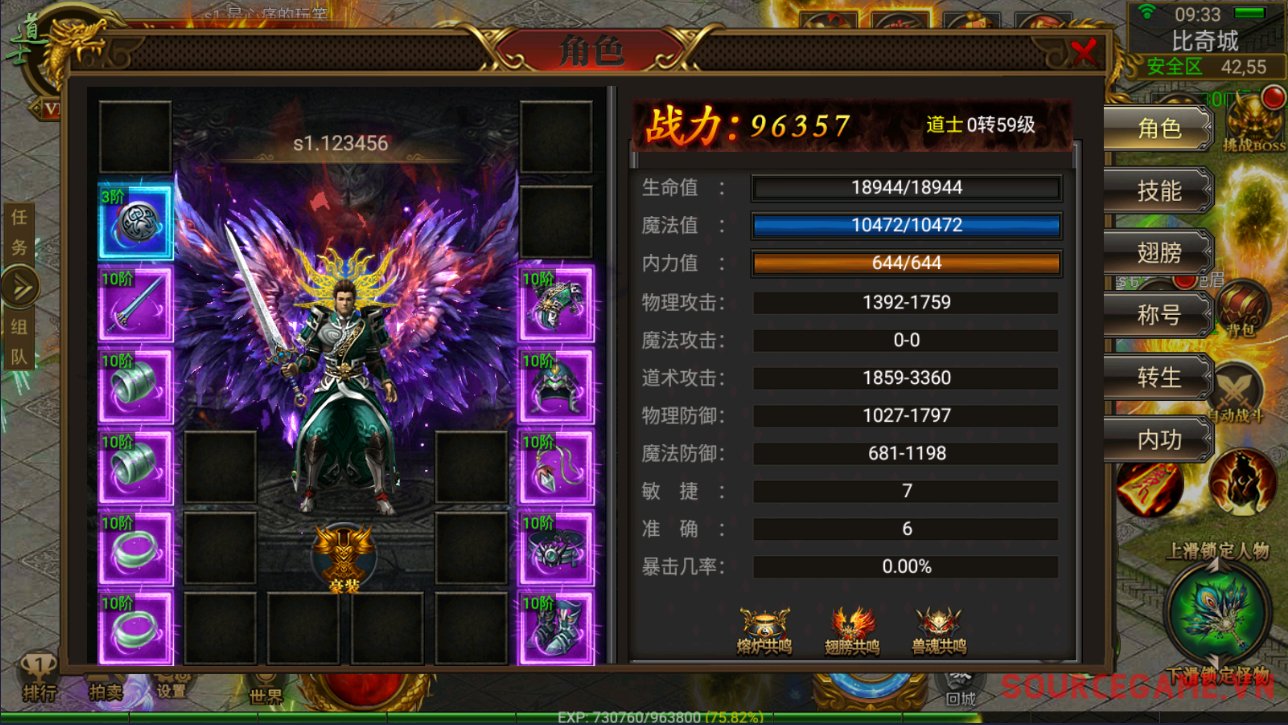Open the 兽魂共鸣 beast soul resonance icon
Screen dimensions: 1288x725
[x=939, y=630]
